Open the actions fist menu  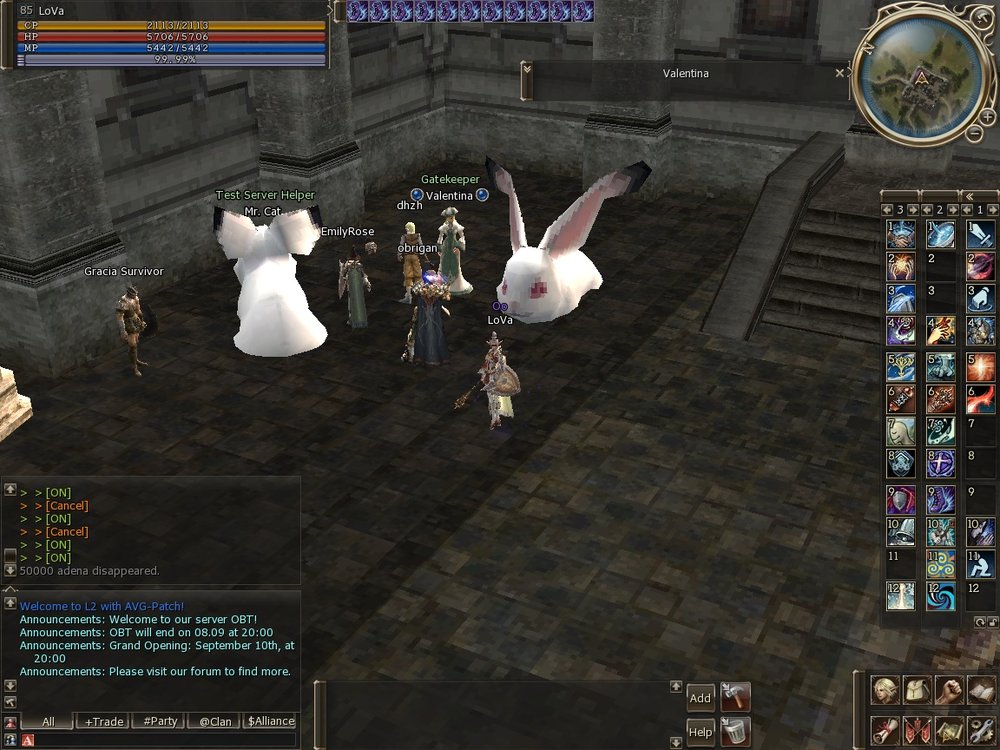(x=949, y=690)
